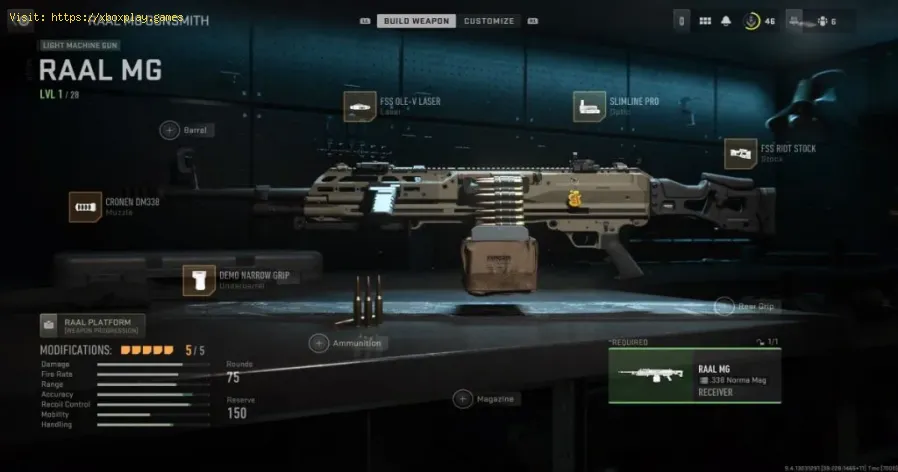The width and height of the screenshot is (898, 472).
Task: Add a Magazine attachment
Action: [x=462, y=399]
